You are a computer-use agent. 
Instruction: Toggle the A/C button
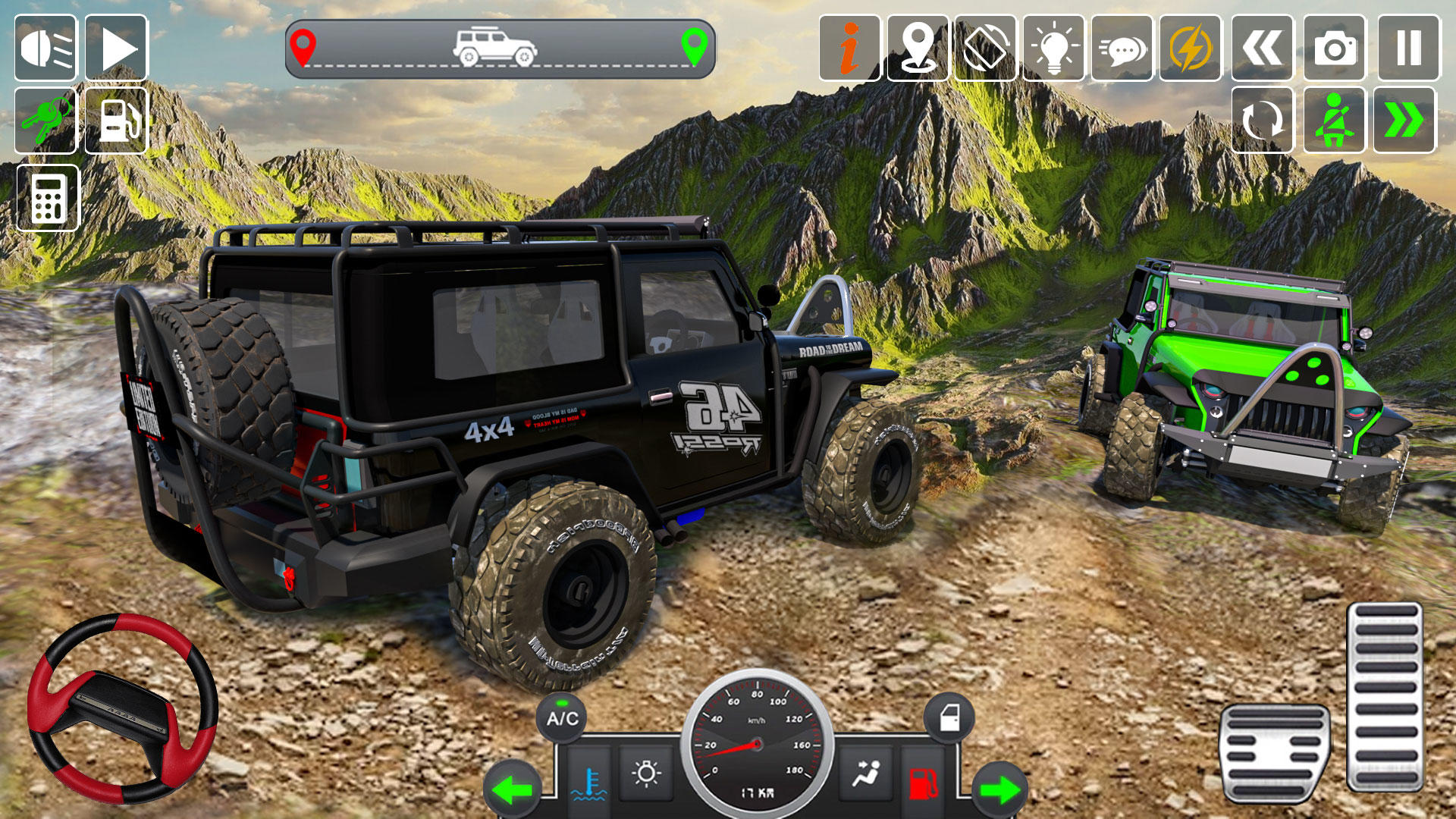562,717
